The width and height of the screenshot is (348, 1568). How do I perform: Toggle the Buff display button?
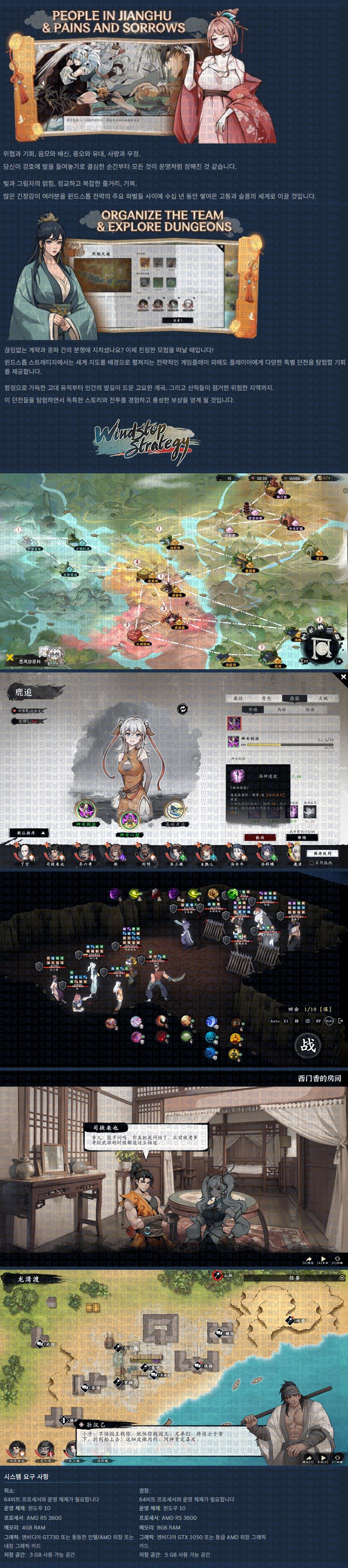coord(329,1021)
